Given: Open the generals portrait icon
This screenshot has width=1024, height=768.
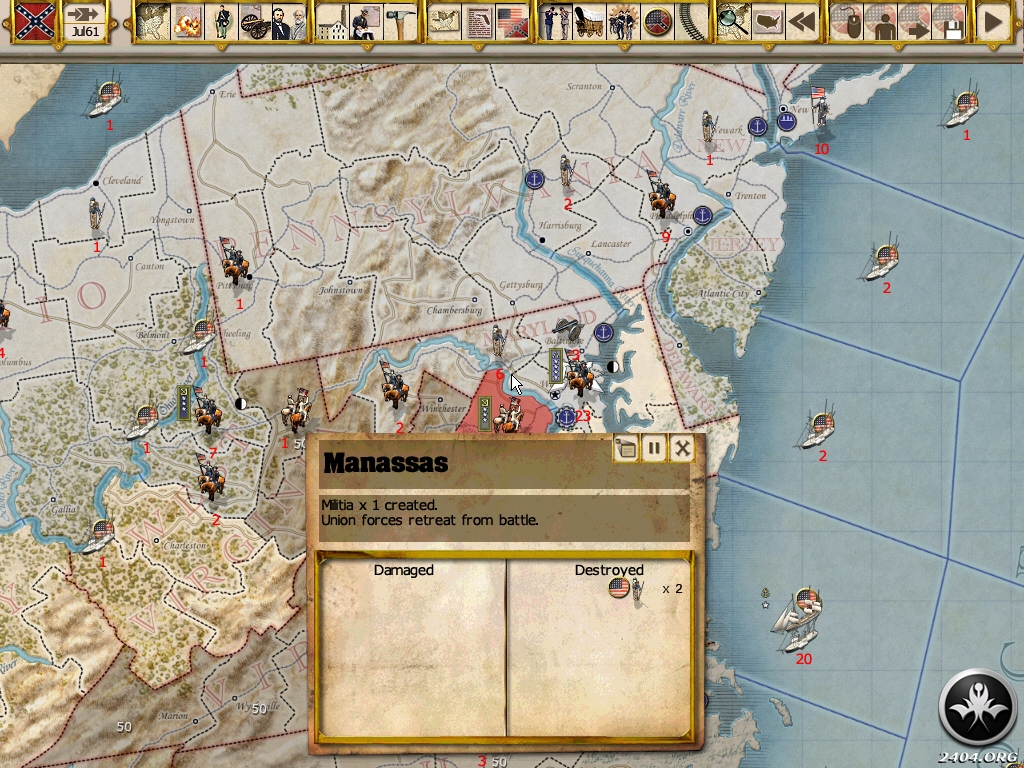Looking at the screenshot, I should coord(288,21).
